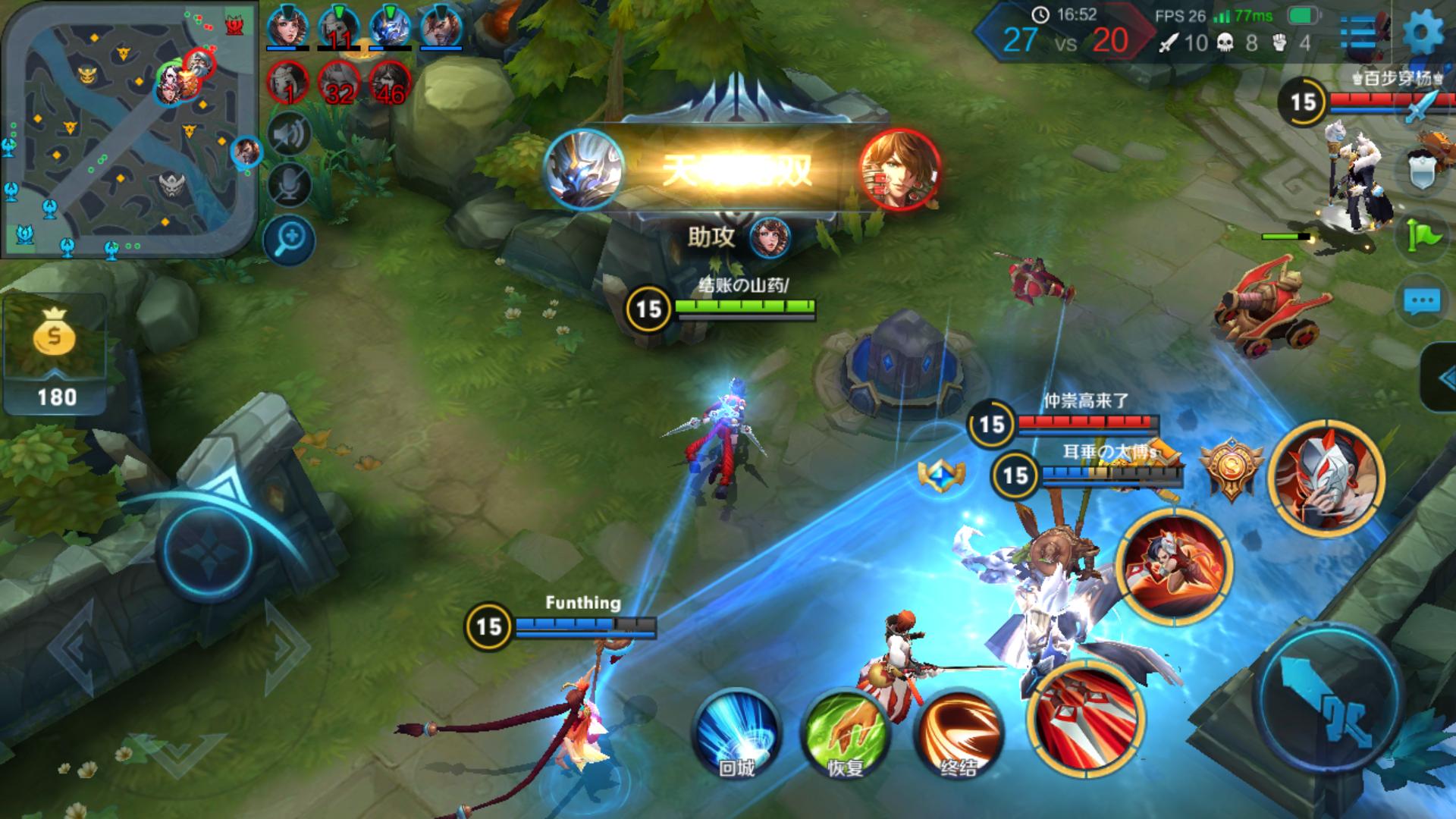Screen dimensions: 1456x819
Task: Toggle the speaker sound button
Action: click(290, 135)
